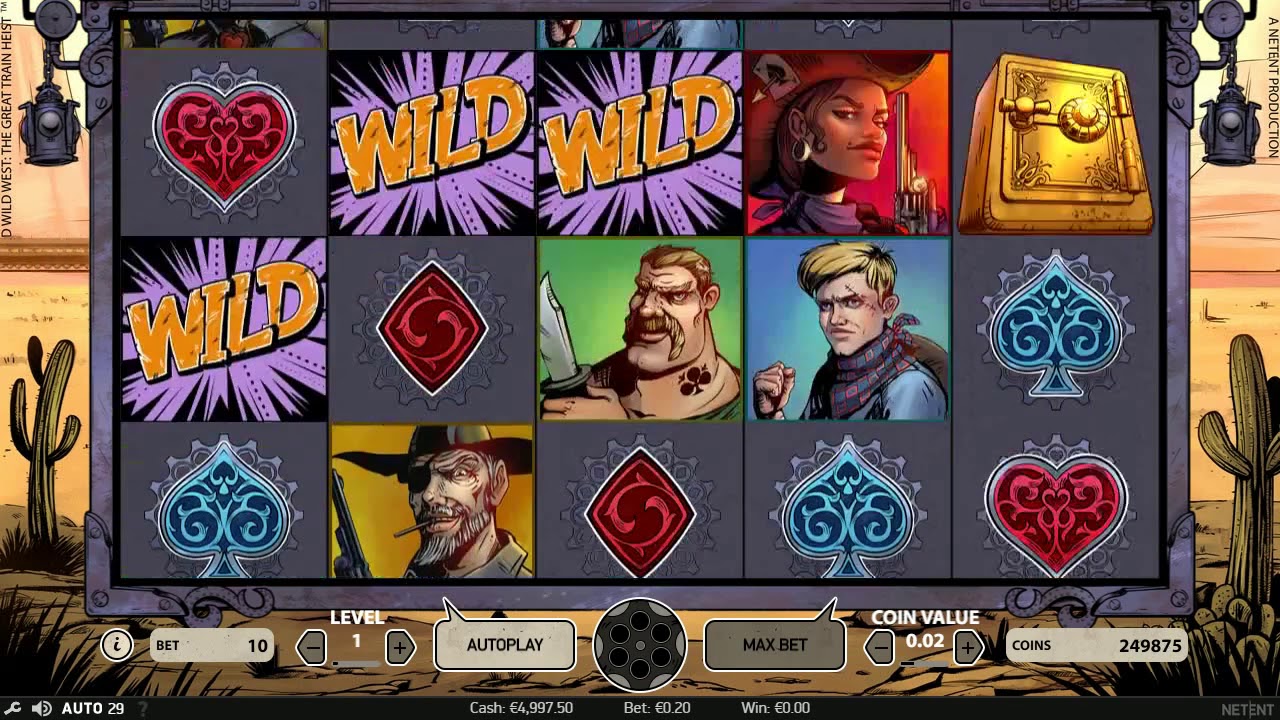This screenshot has width=1280, height=720.
Task: Click the Autoplay button
Action: click(505, 645)
